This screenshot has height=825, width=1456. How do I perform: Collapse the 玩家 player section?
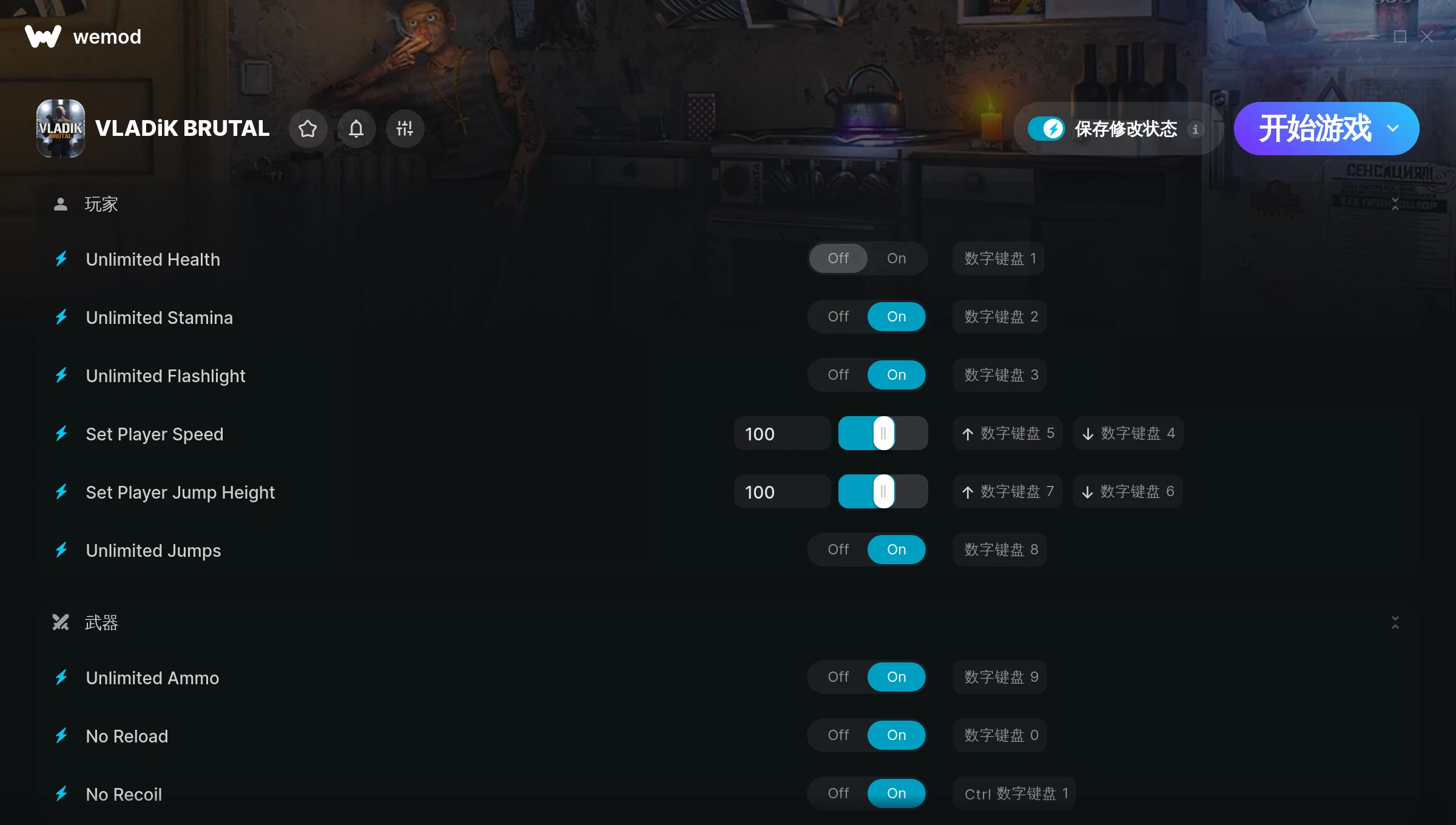coord(1395,204)
